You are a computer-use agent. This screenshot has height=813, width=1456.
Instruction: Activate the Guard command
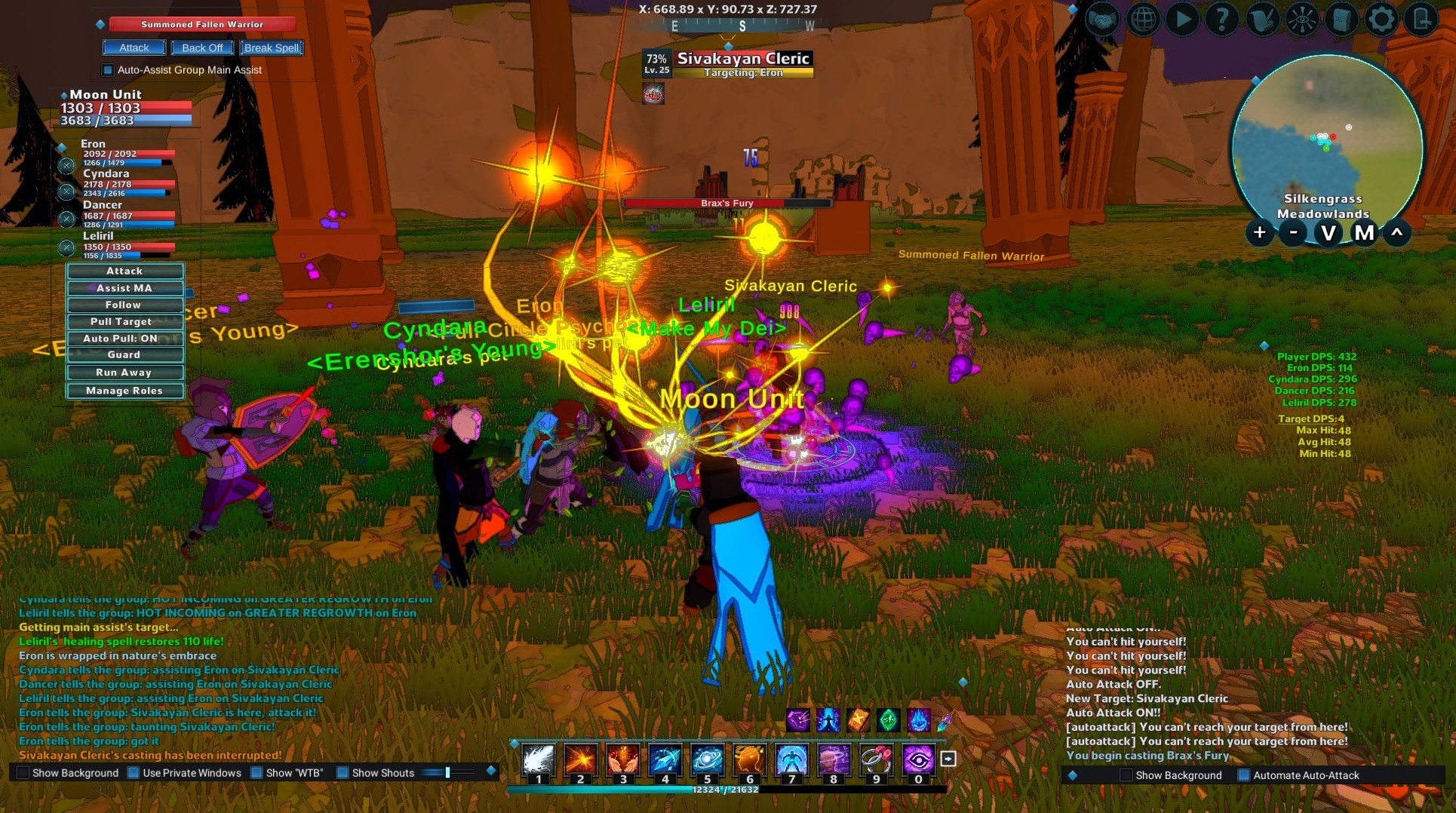point(124,354)
